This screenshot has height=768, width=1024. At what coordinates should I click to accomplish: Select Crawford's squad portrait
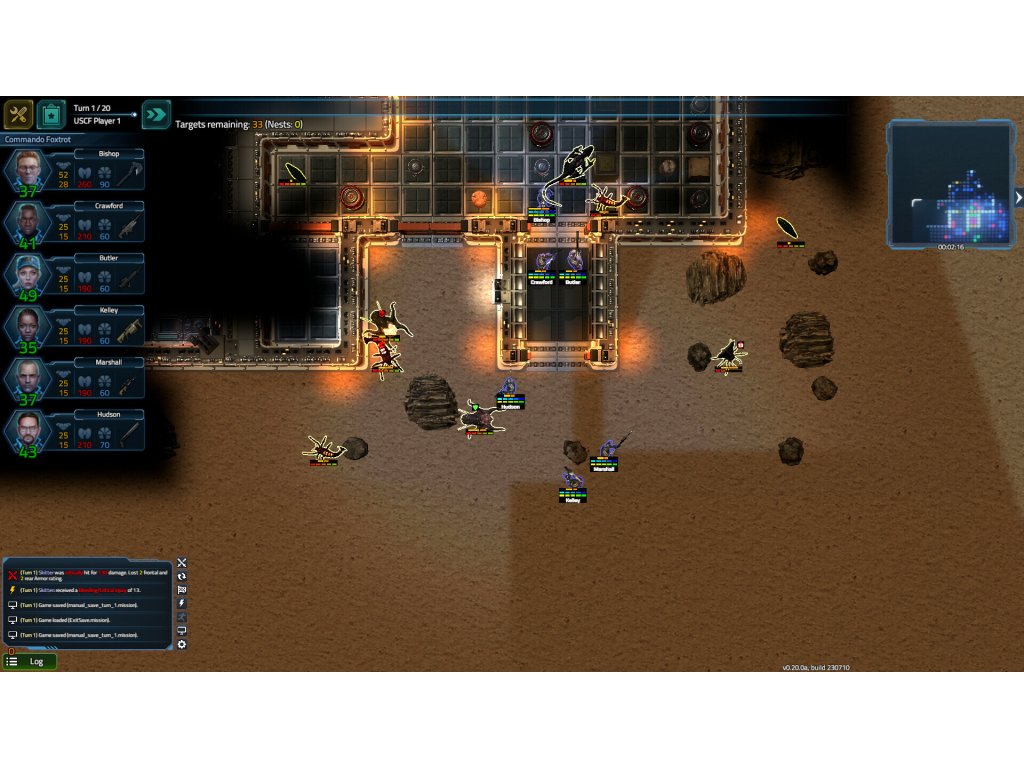click(27, 222)
